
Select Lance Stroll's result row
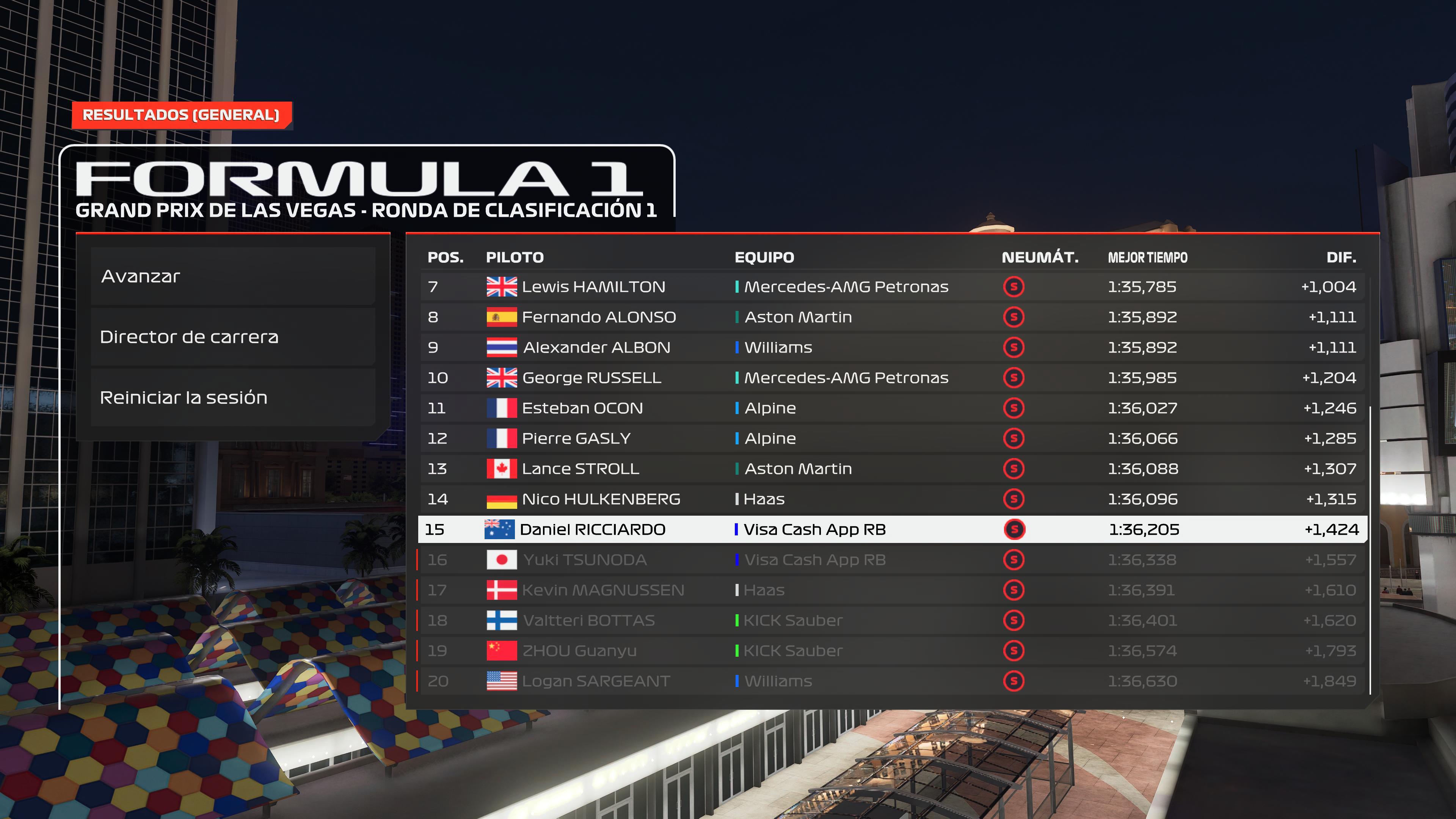892,469
